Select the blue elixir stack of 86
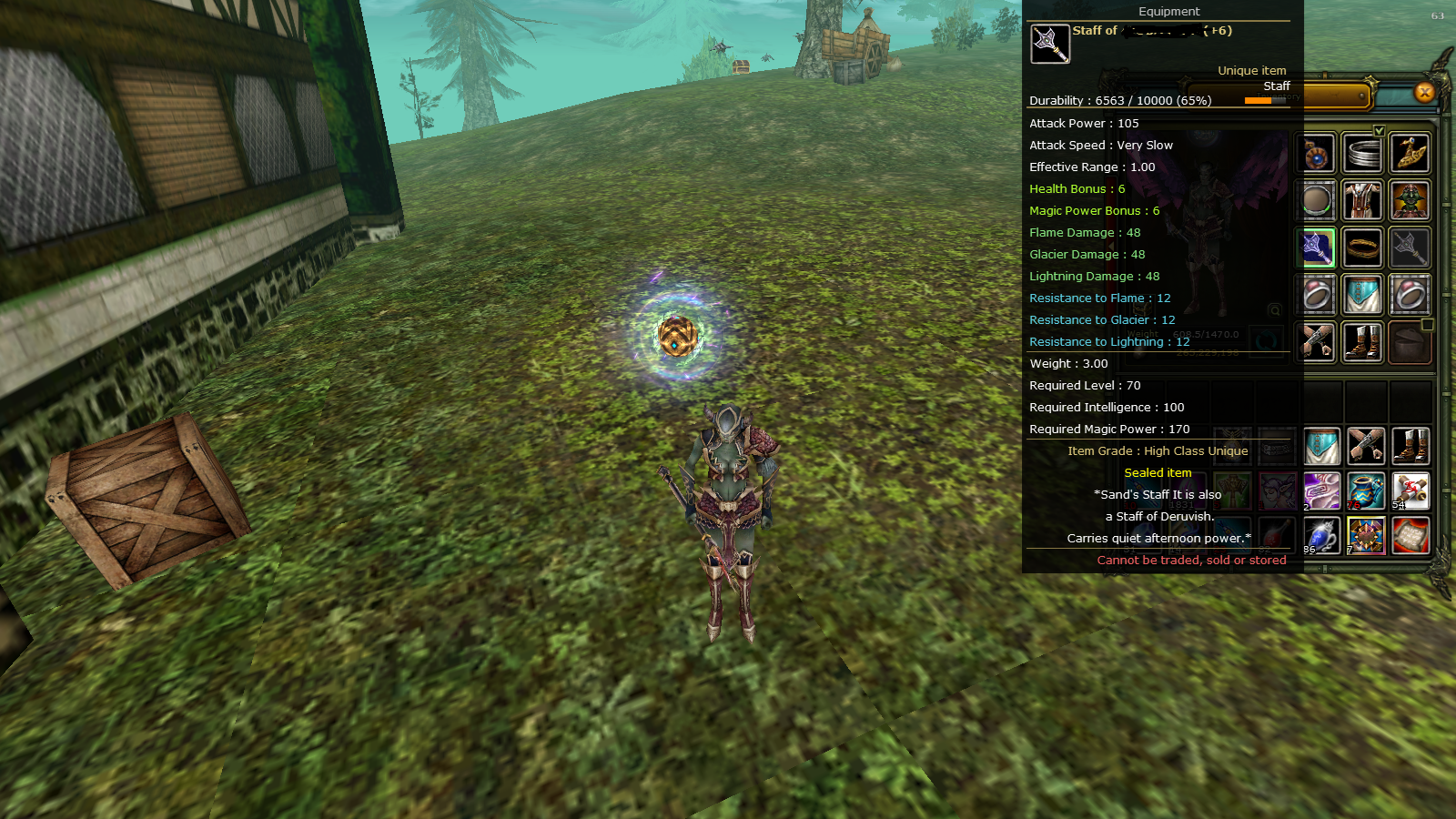The width and height of the screenshot is (1456, 819). pyautogui.click(x=1320, y=537)
